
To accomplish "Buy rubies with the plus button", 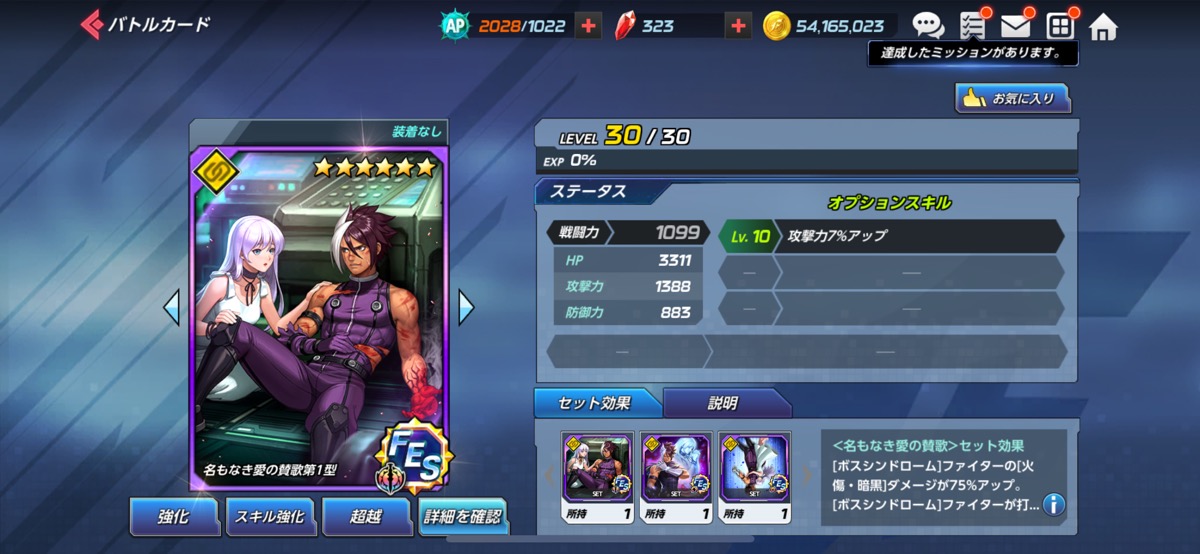I will click(738, 26).
